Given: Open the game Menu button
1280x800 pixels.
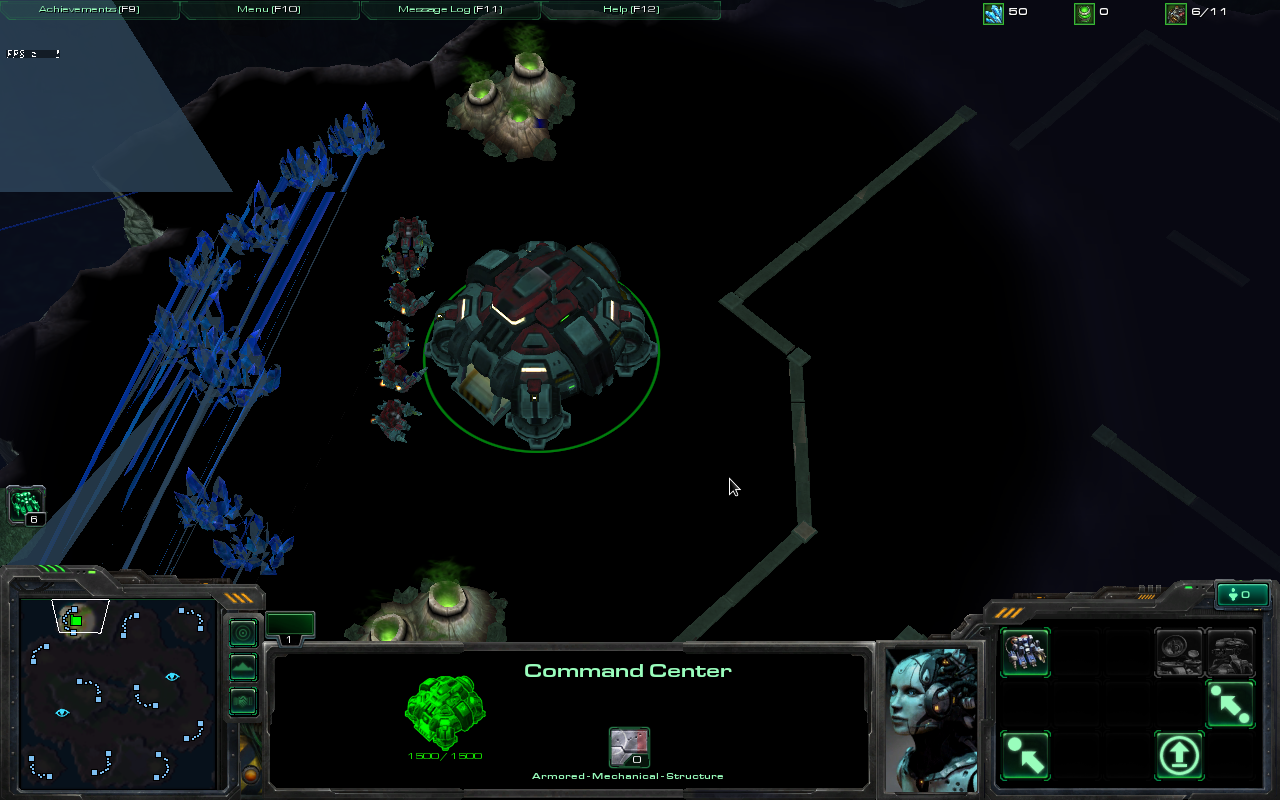Looking at the screenshot, I should coord(269,9).
